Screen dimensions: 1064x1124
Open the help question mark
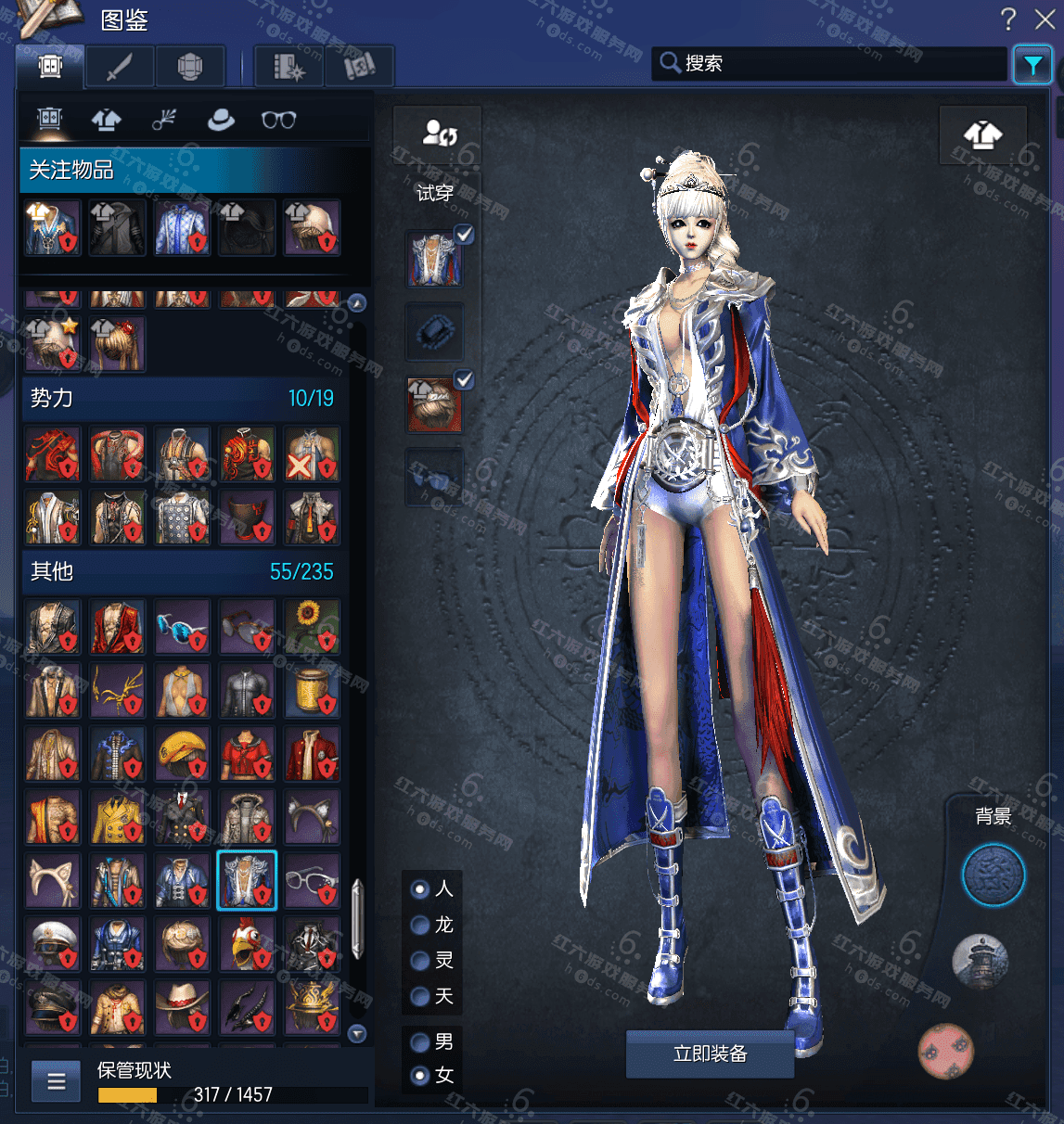tap(1008, 19)
